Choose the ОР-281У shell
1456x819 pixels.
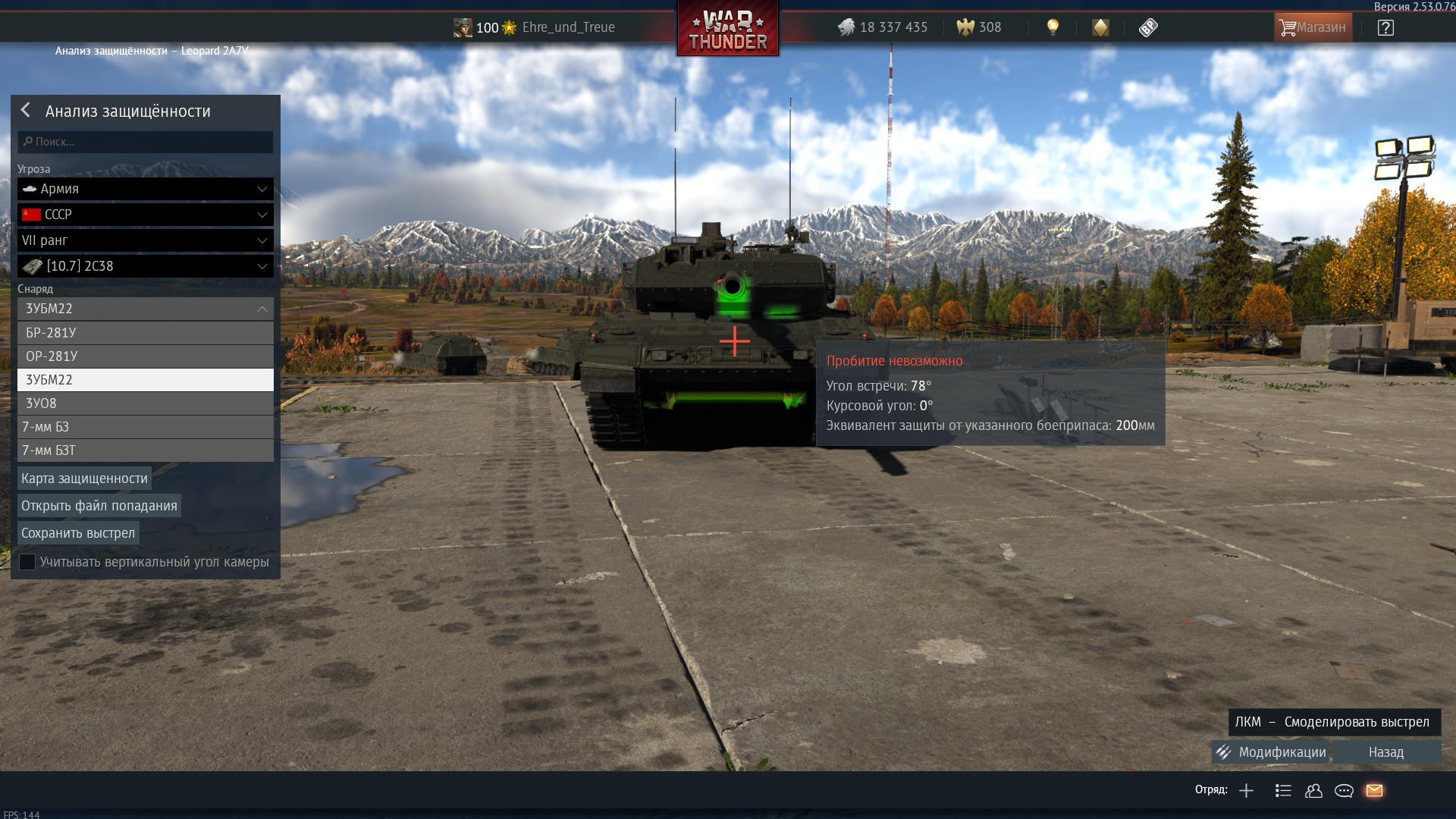coord(146,356)
